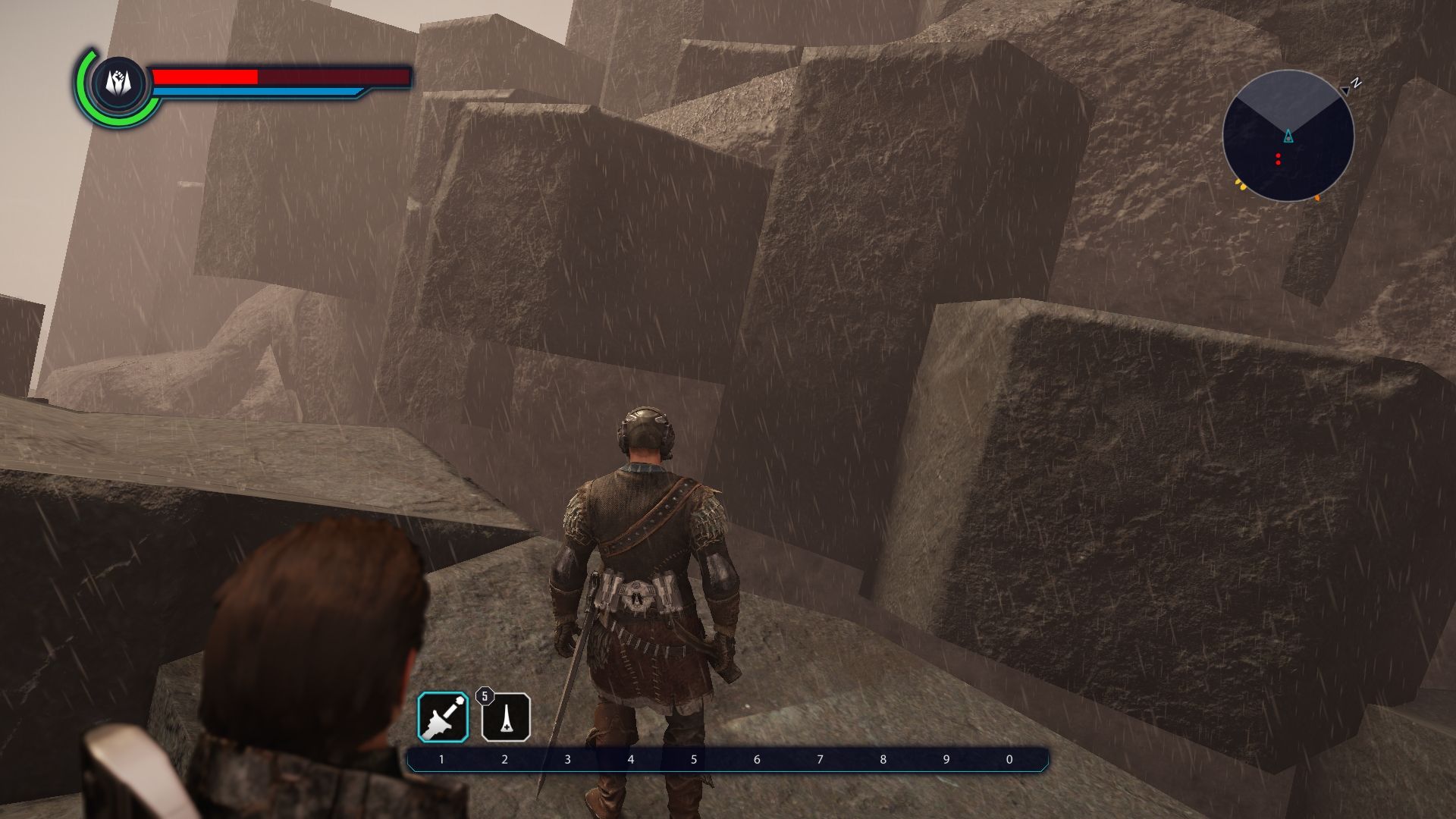Select the second hotbar item slot
The height and width of the screenshot is (819, 1456).
pyautogui.click(x=506, y=717)
